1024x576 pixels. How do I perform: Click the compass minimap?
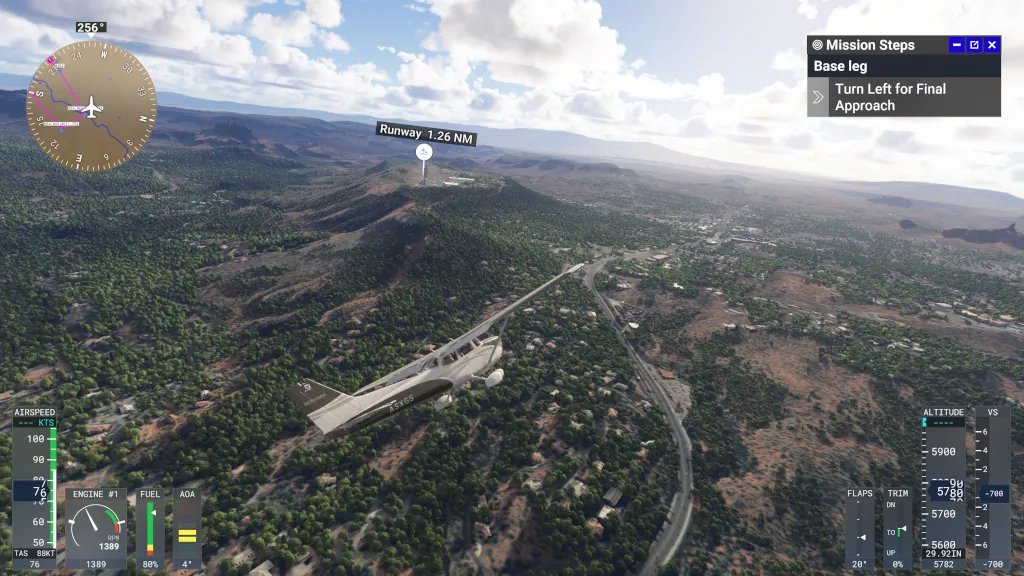(91, 107)
